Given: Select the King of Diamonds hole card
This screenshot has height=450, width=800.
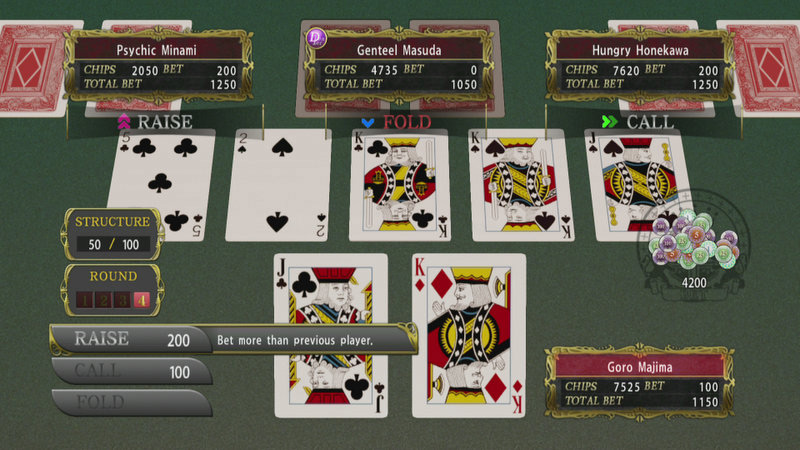Looking at the screenshot, I should (x=468, y=335).
